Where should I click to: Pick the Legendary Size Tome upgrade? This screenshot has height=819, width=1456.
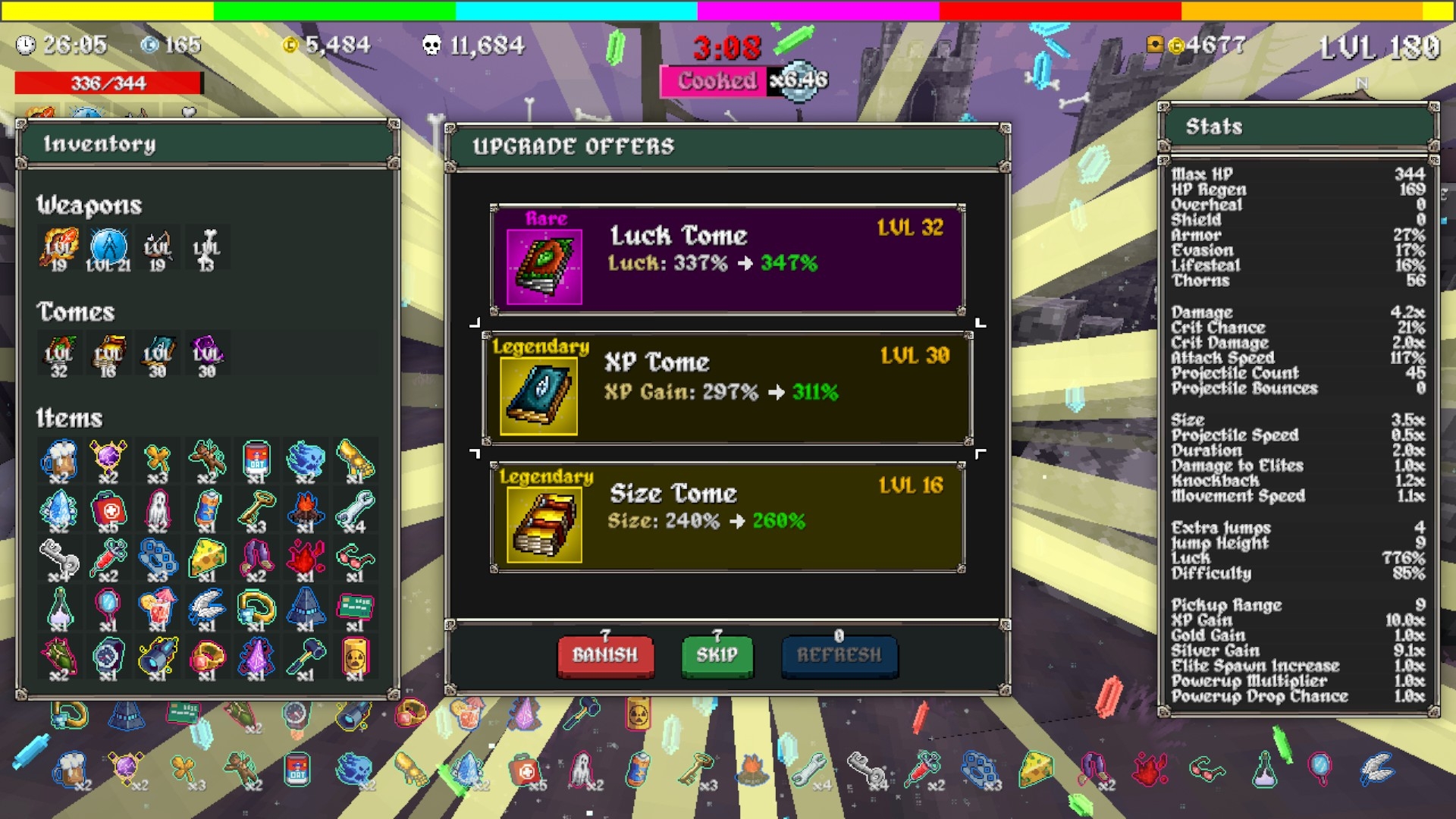coord(727,516)
